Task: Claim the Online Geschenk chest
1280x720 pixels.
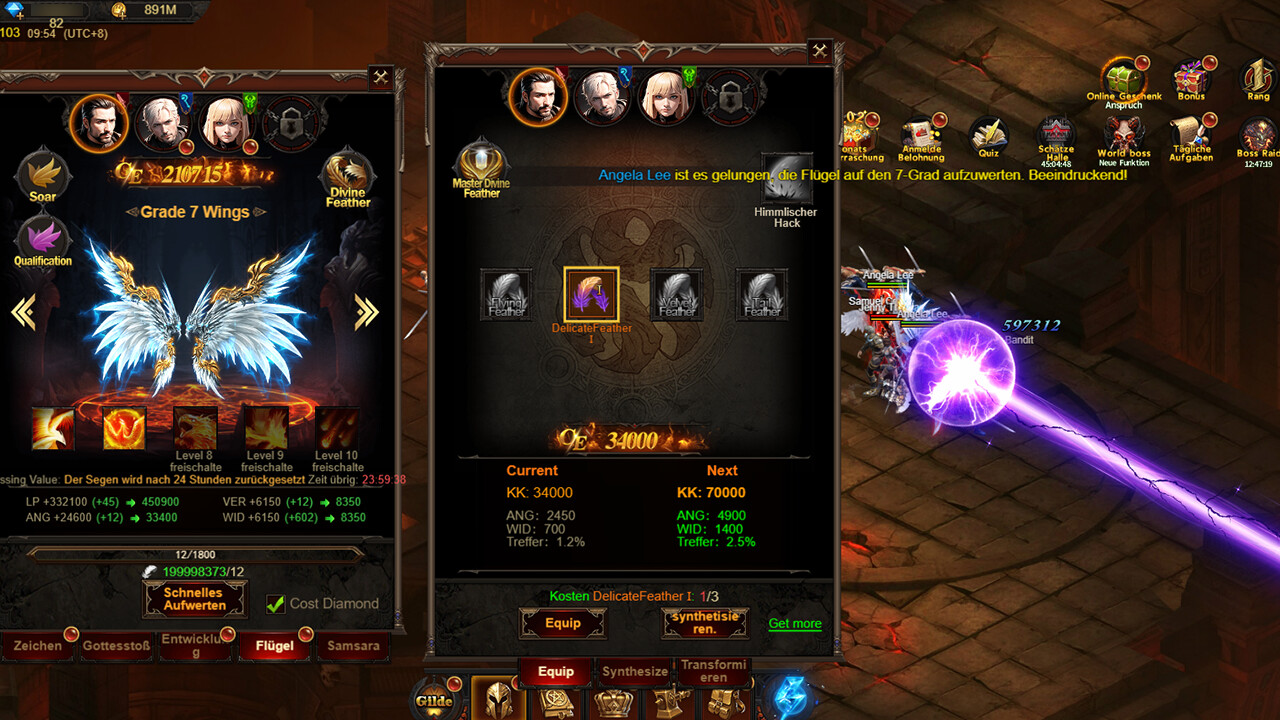Action: pos(1120,78)
